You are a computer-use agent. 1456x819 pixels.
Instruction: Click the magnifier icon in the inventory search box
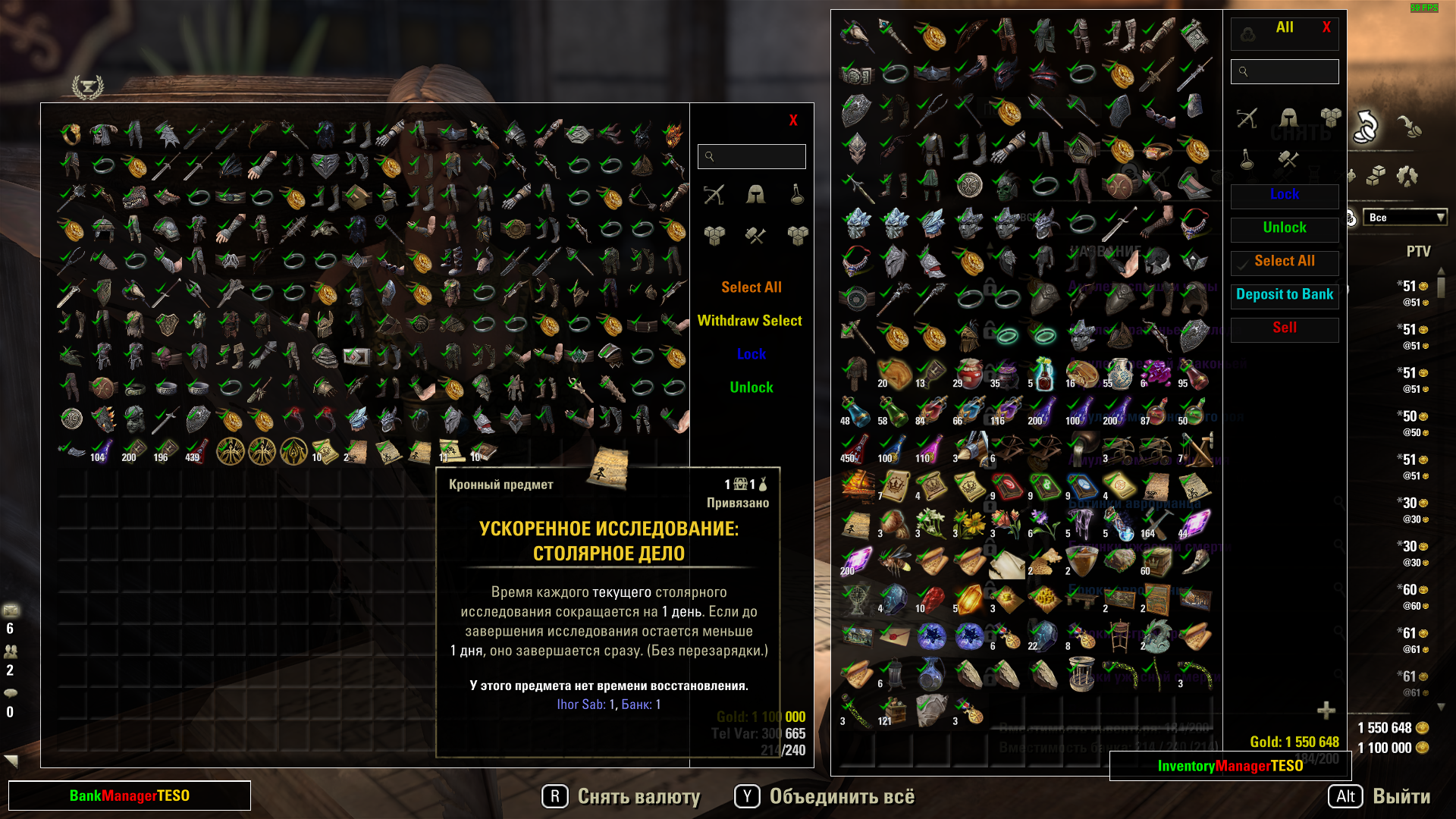pyautogui.click(x=1243, y=71)
